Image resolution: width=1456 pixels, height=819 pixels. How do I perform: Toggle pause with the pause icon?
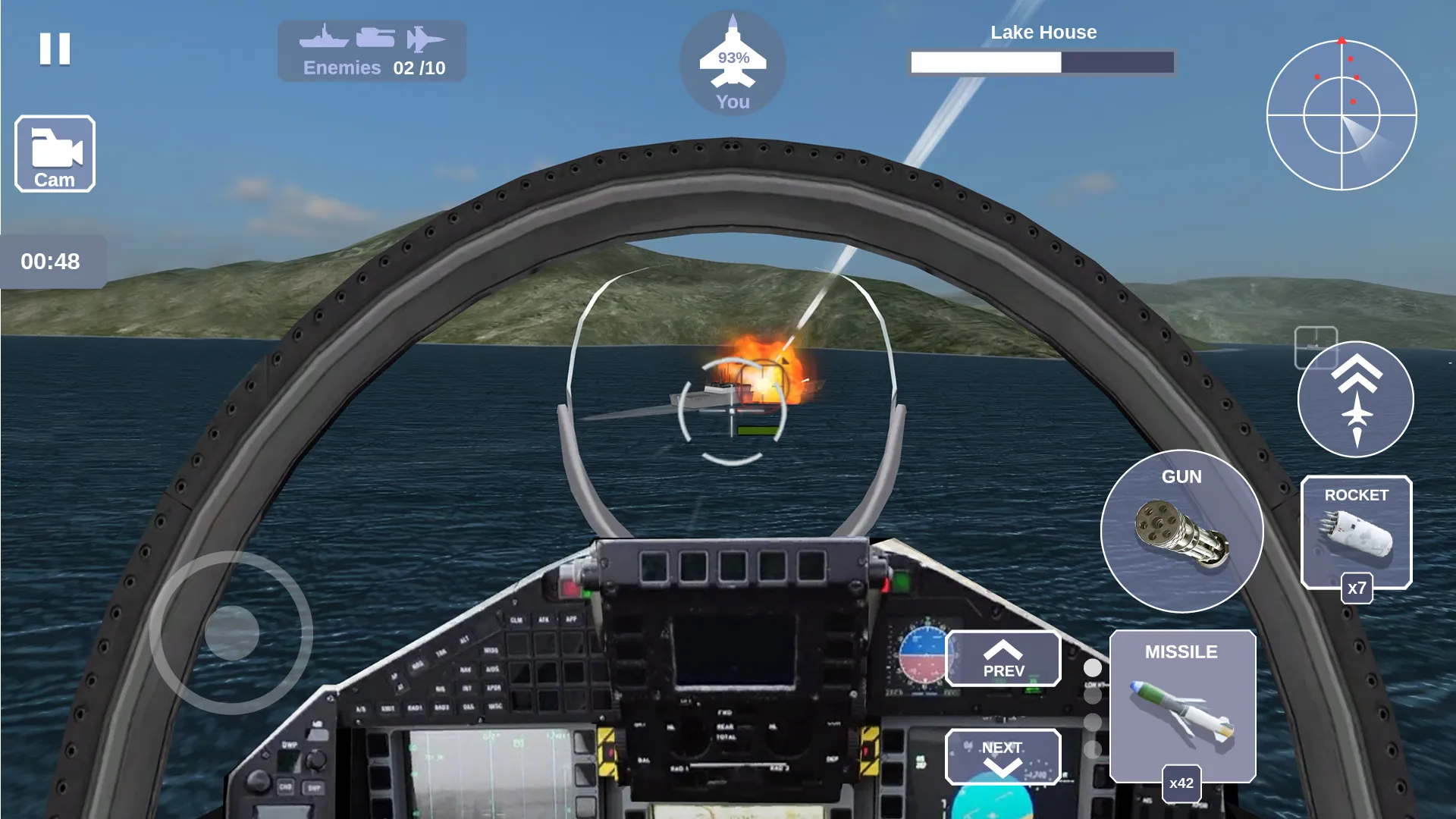[54, 50]
